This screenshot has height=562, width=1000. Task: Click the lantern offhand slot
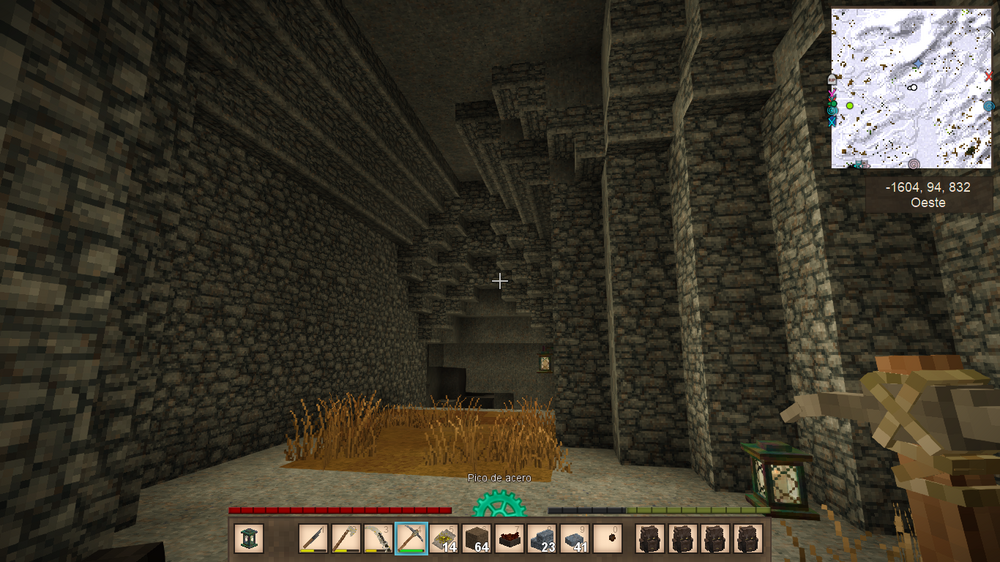point(249,538)
